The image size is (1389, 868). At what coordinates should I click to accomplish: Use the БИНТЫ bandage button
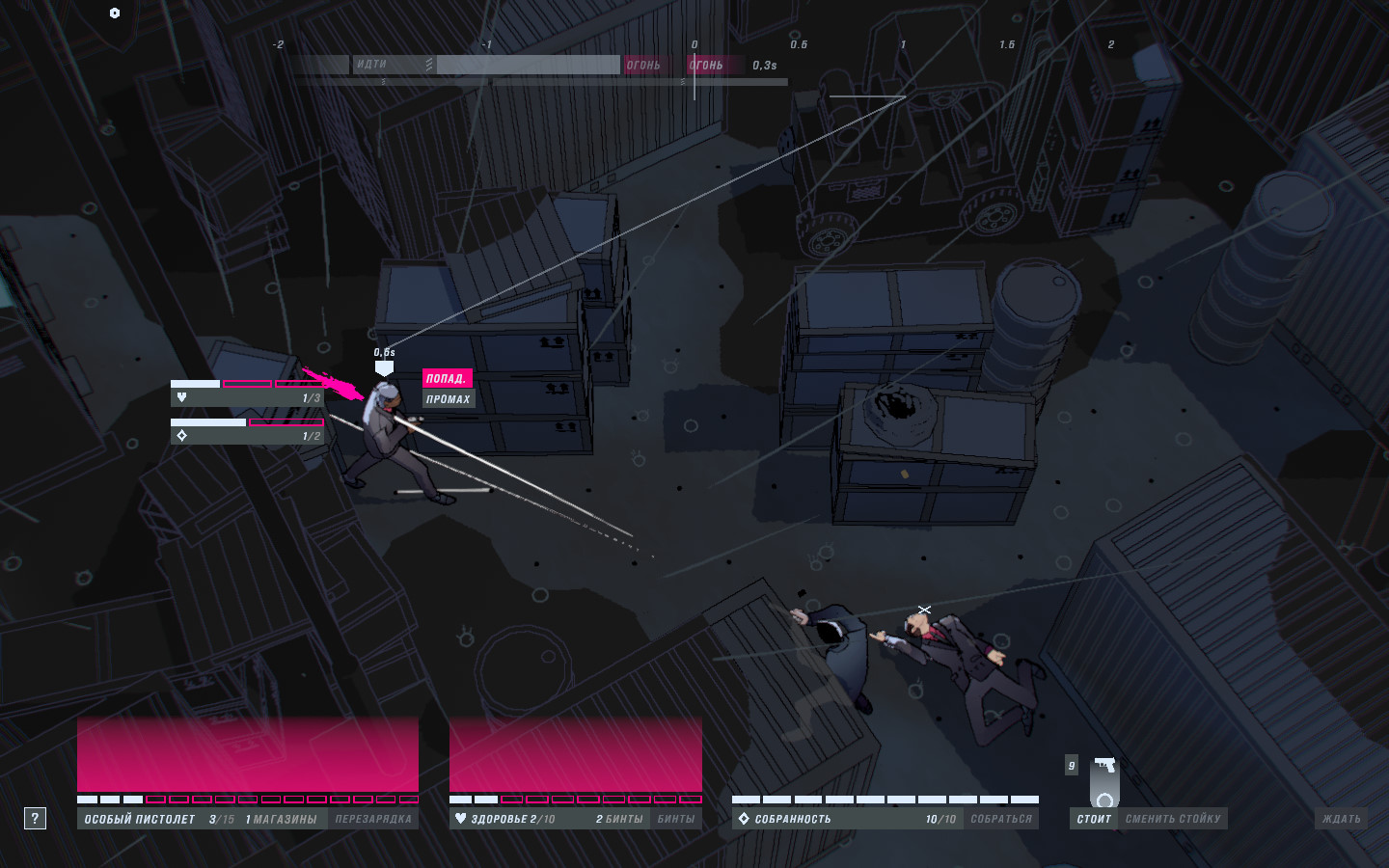pos(676,819)
